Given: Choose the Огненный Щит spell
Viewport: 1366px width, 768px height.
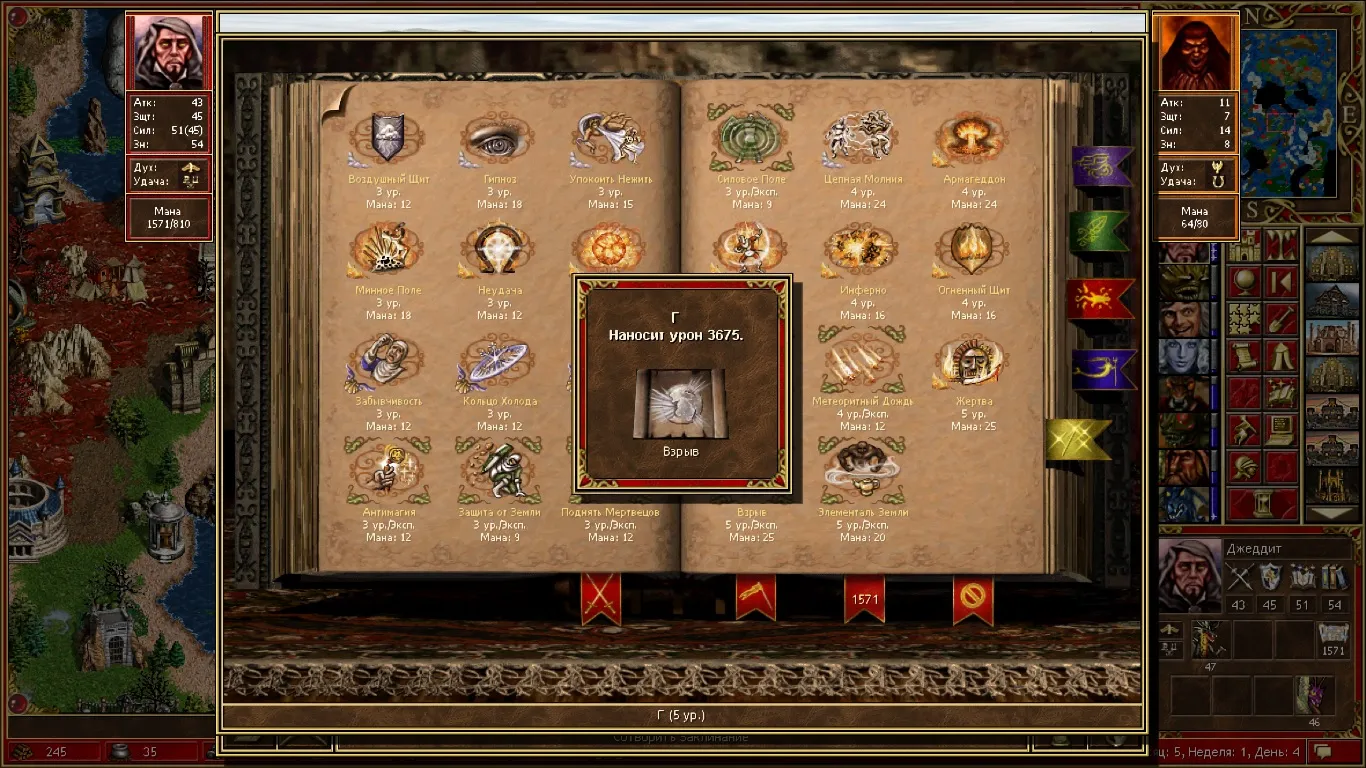Looking at the screenshot, I should click(x=972, y=250).
